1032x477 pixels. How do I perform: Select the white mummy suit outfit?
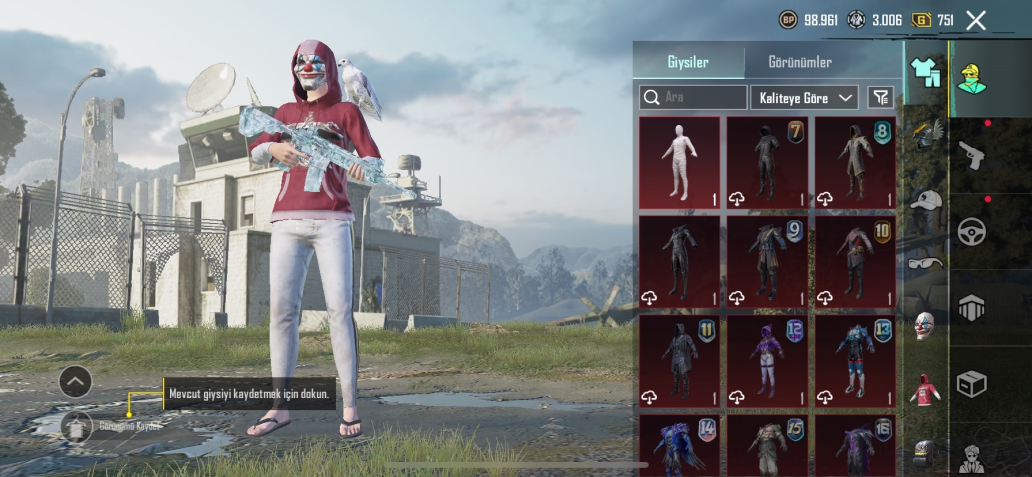click(x=679, y=162)
